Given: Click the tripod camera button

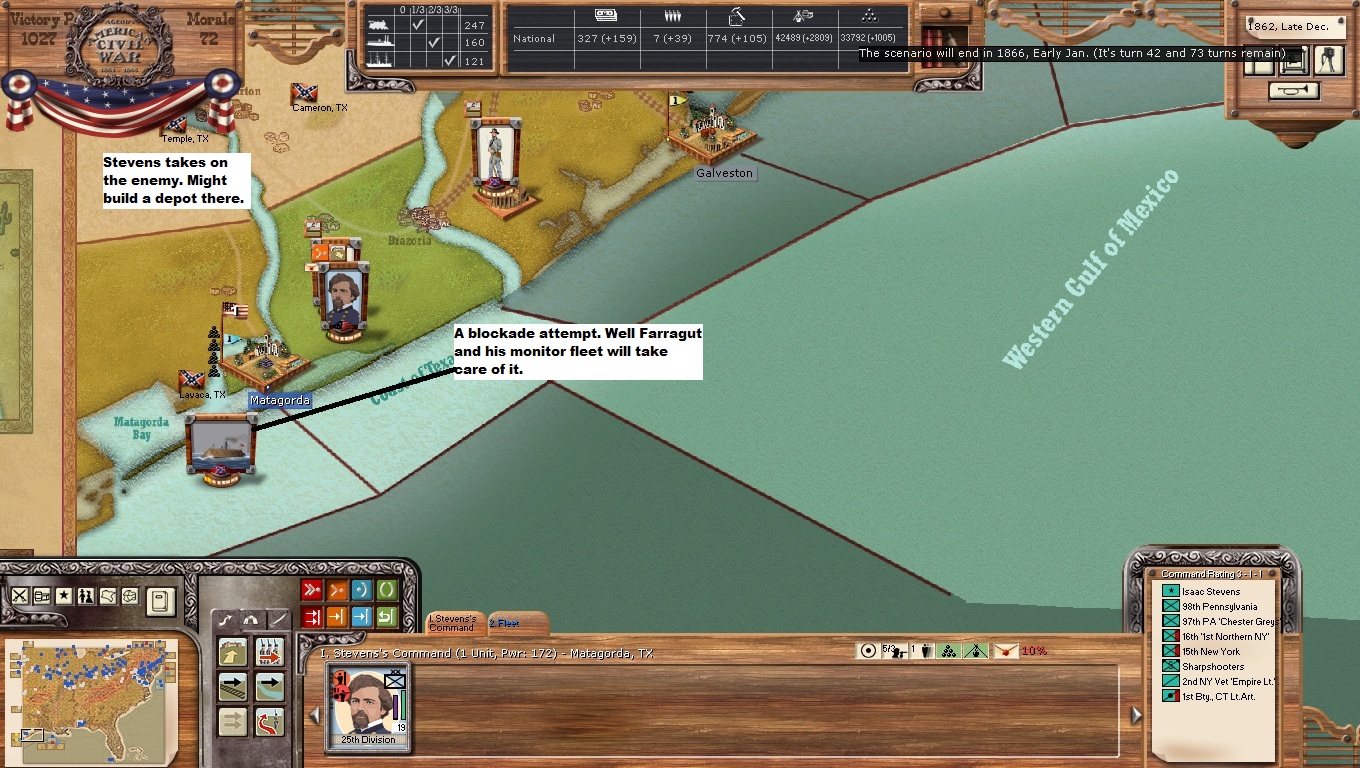Looking at the screenshot, I should coord(1327,60).
